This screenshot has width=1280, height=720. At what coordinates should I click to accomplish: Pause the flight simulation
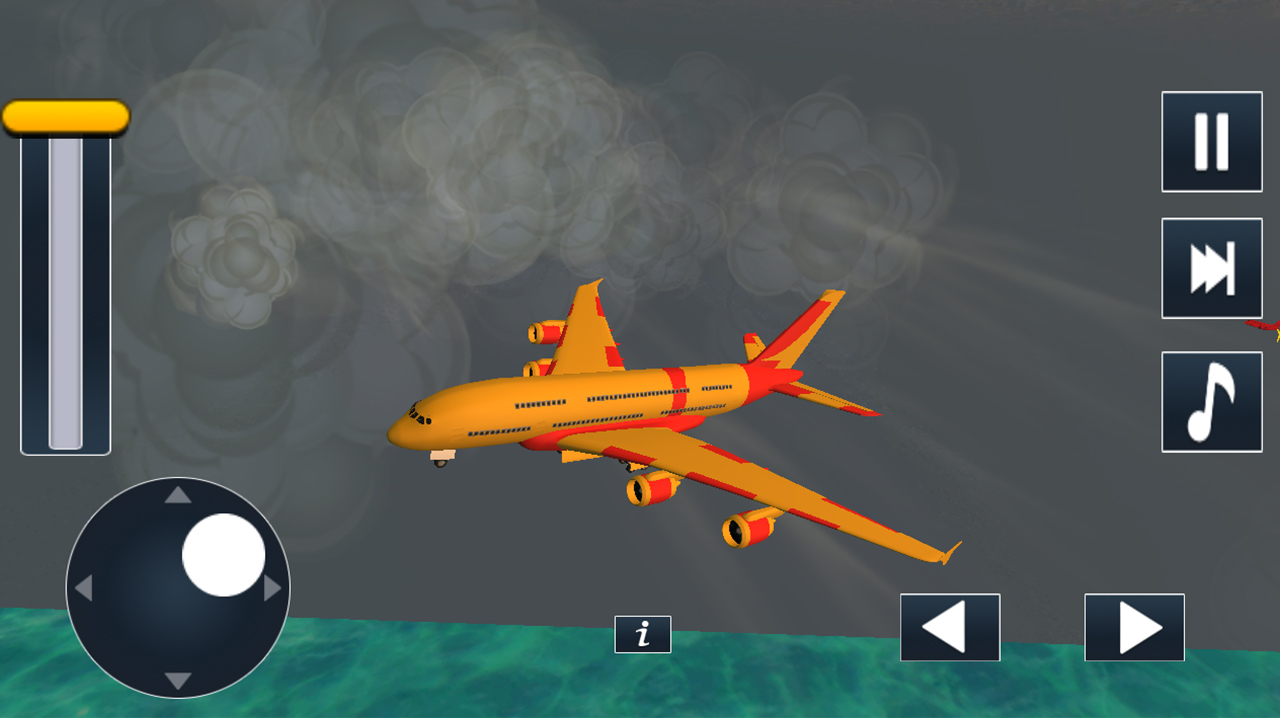[x=1211, y=140]
